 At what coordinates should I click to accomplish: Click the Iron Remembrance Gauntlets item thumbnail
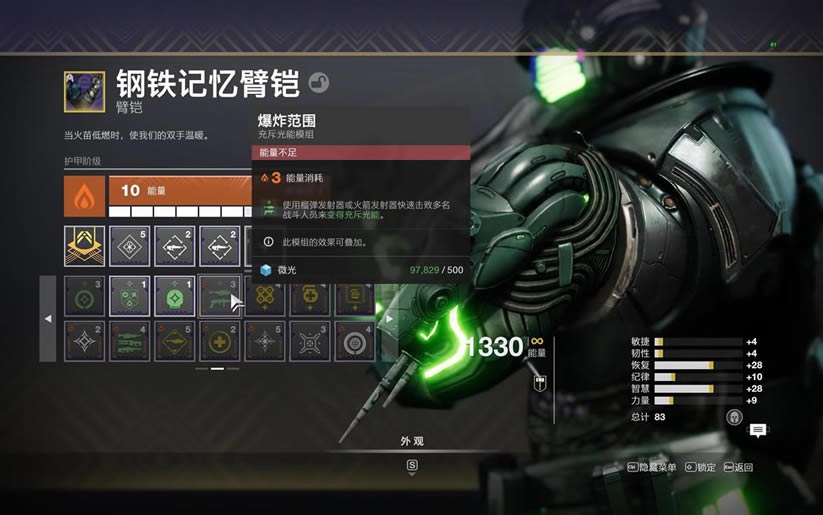click(x=84, y=91)
